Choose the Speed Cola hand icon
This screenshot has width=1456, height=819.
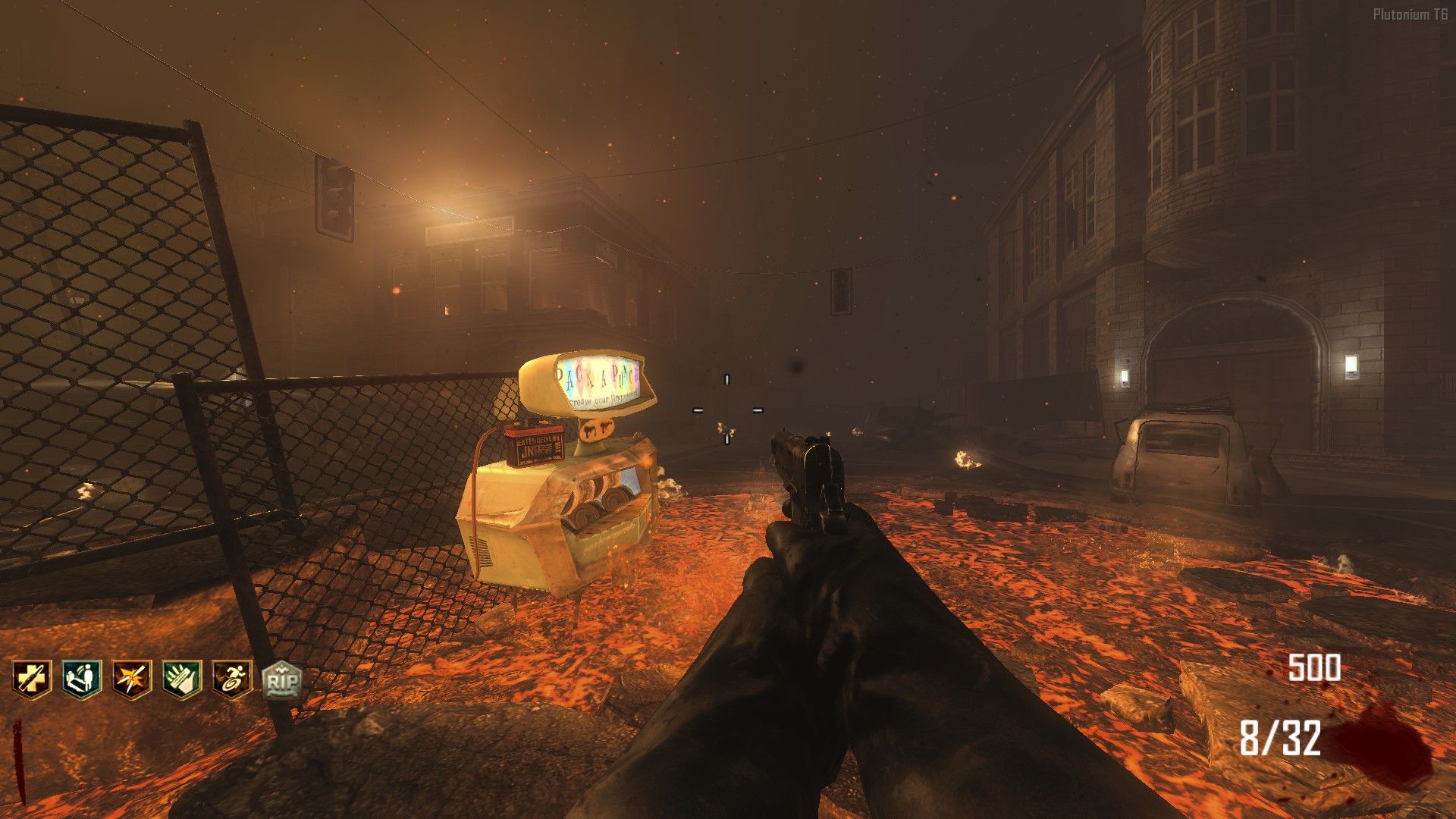point(181,679)
